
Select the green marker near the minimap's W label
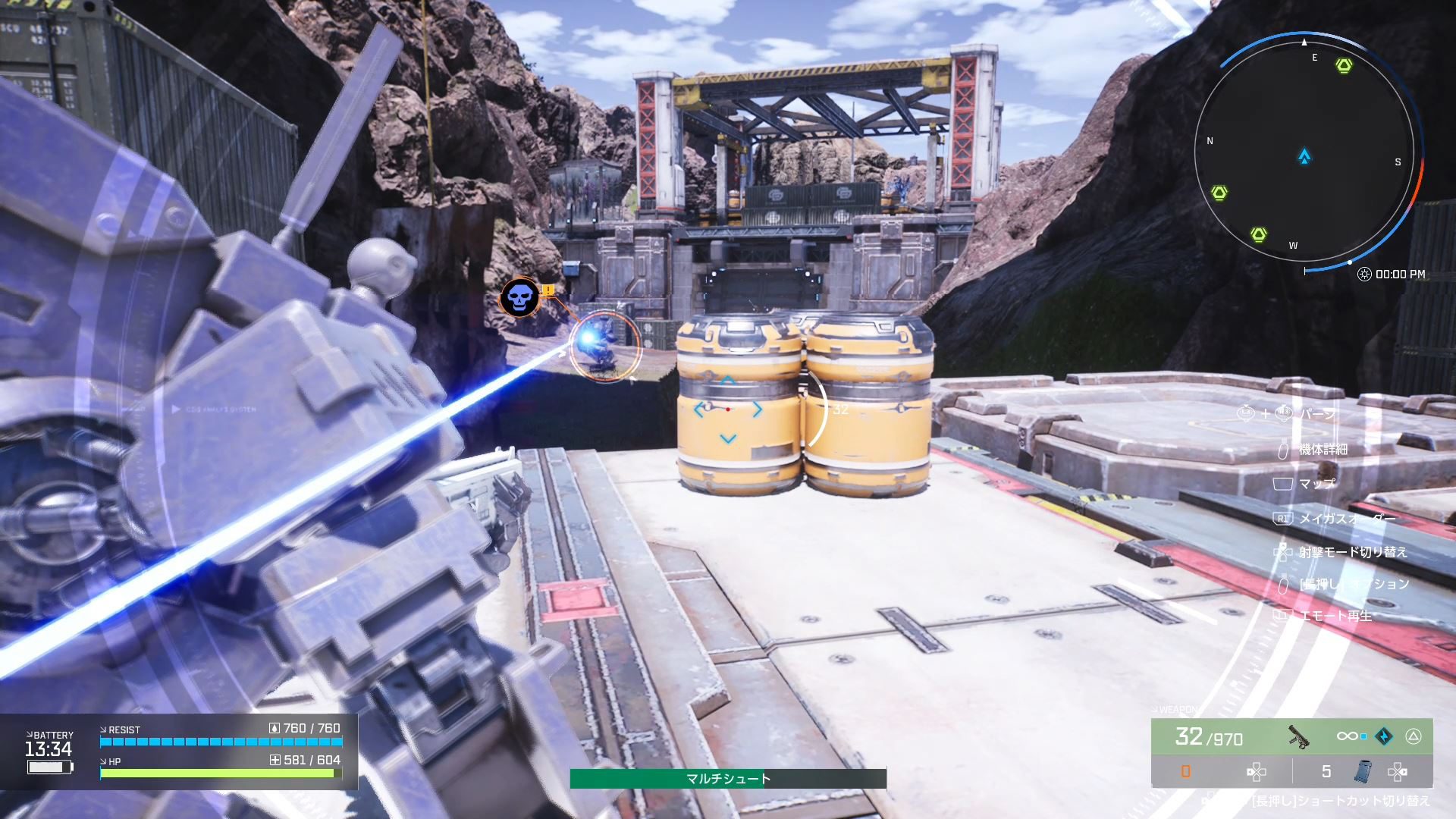[1259, 234]
